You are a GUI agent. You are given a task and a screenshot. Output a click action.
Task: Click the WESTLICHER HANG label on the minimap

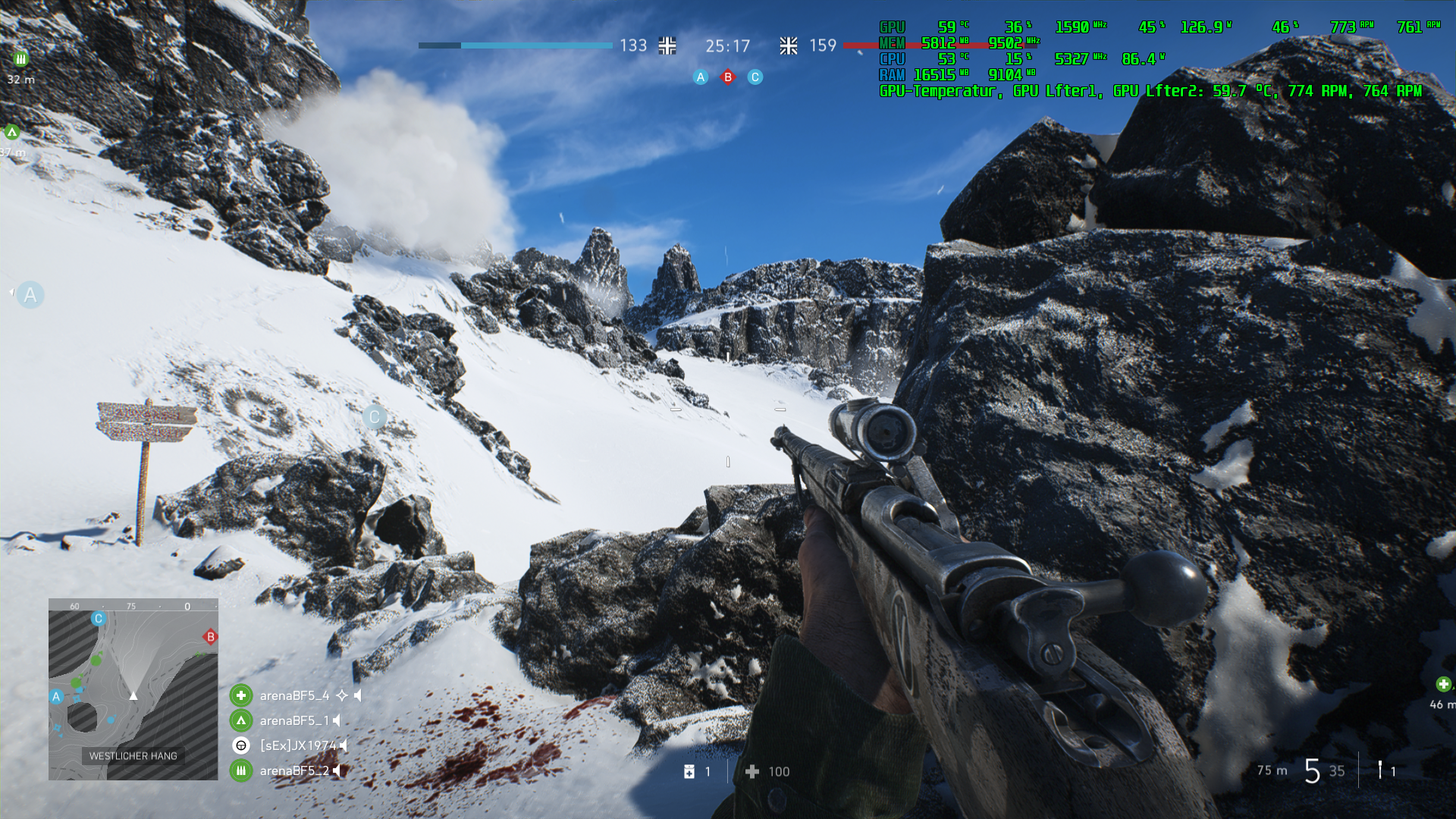133,756
